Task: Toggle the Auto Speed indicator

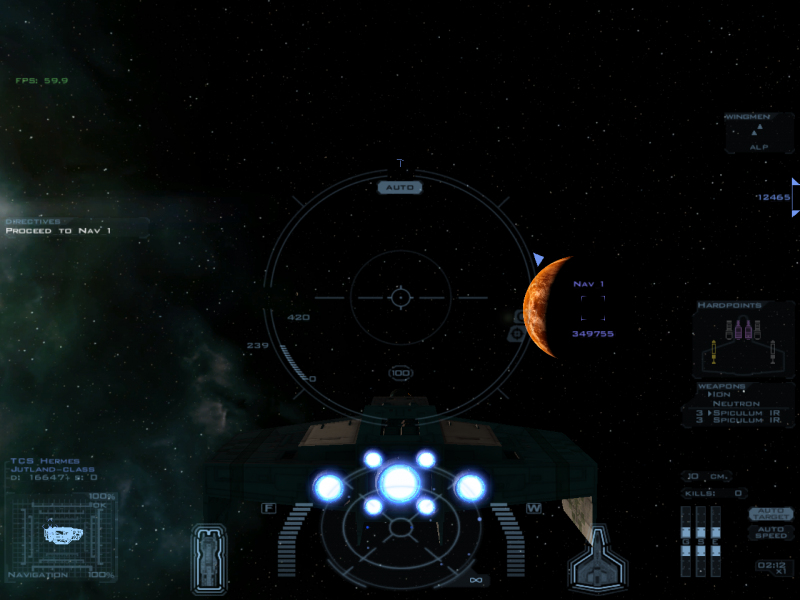Action: 770,532
